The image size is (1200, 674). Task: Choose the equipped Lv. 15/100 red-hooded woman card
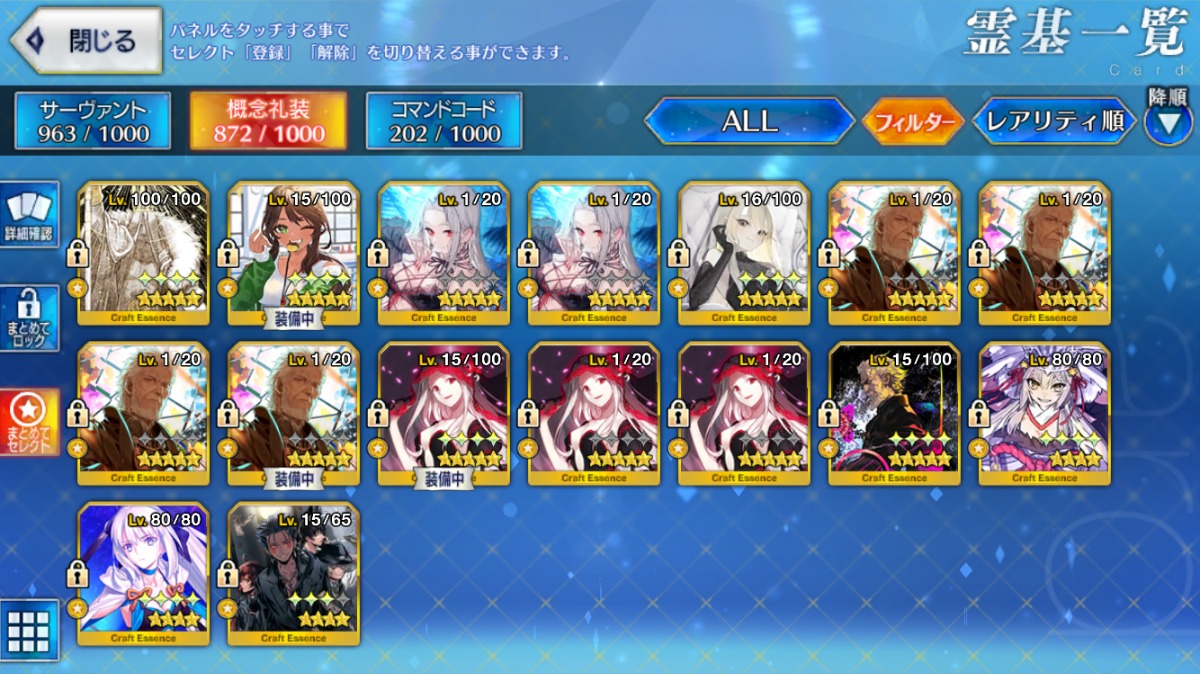443,413
